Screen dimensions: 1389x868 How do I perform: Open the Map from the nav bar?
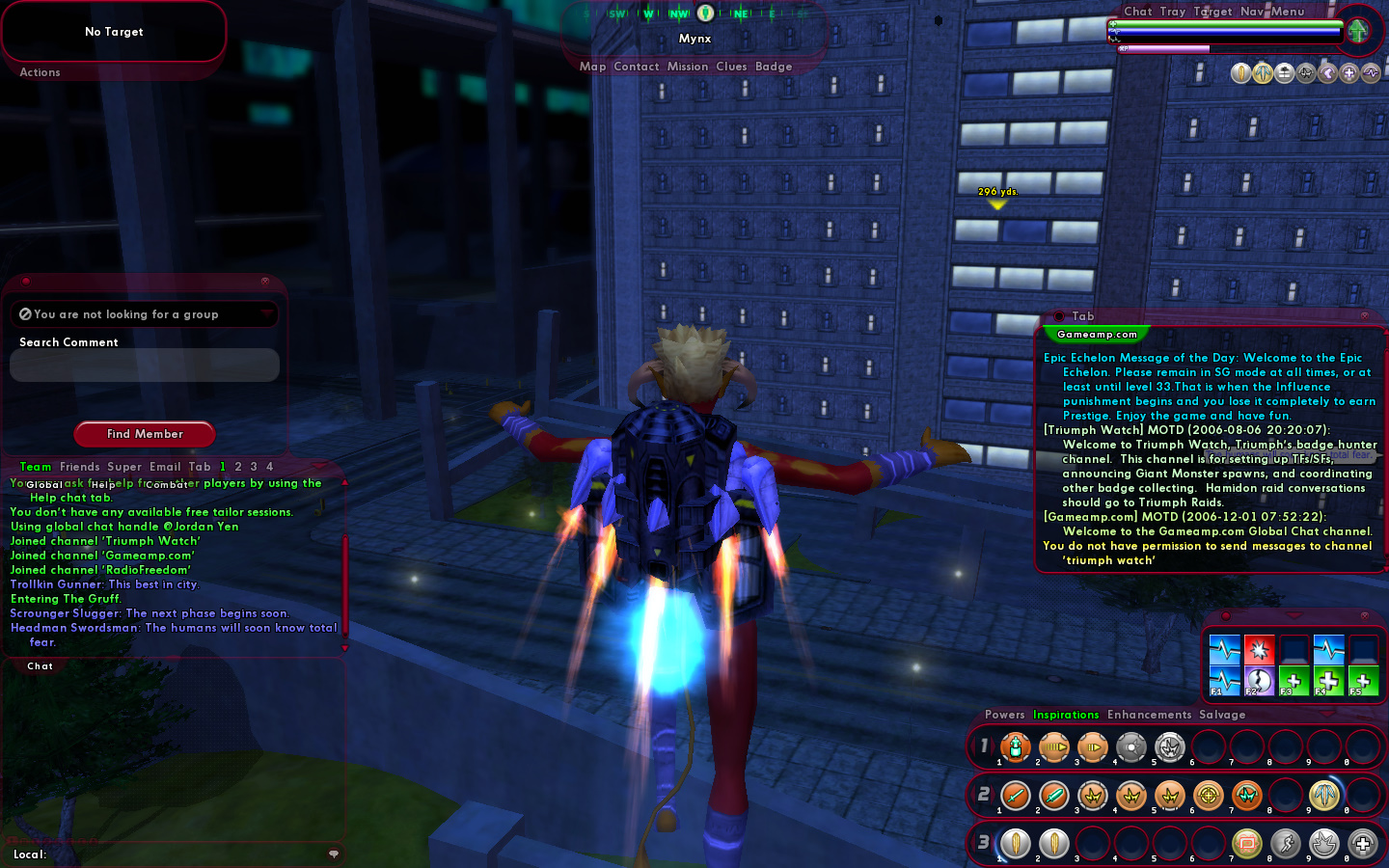[x=592, y=67]
